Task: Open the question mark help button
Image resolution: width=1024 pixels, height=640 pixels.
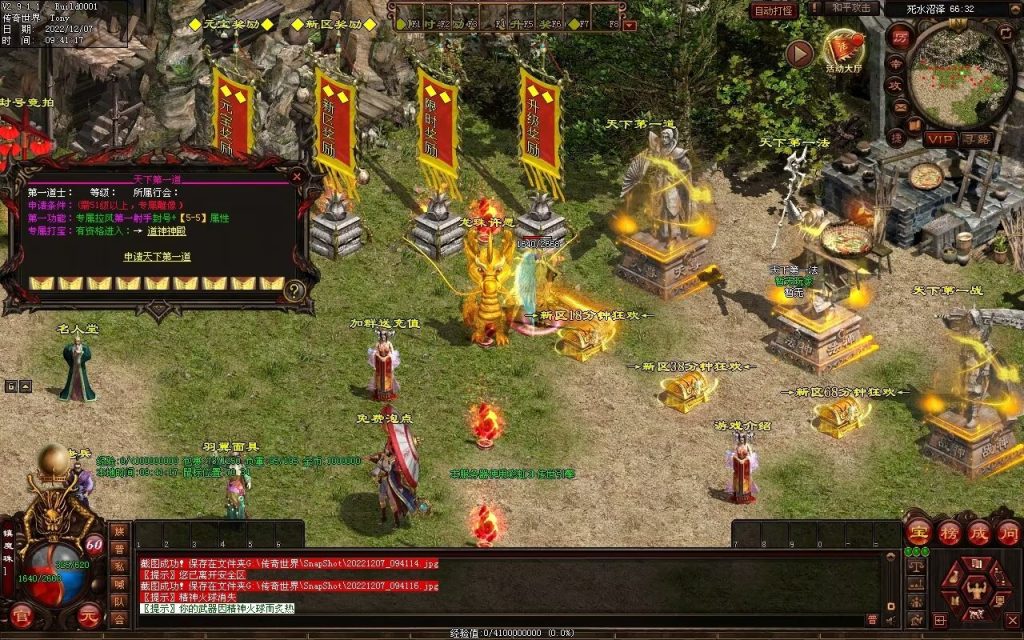Action: 295,291
